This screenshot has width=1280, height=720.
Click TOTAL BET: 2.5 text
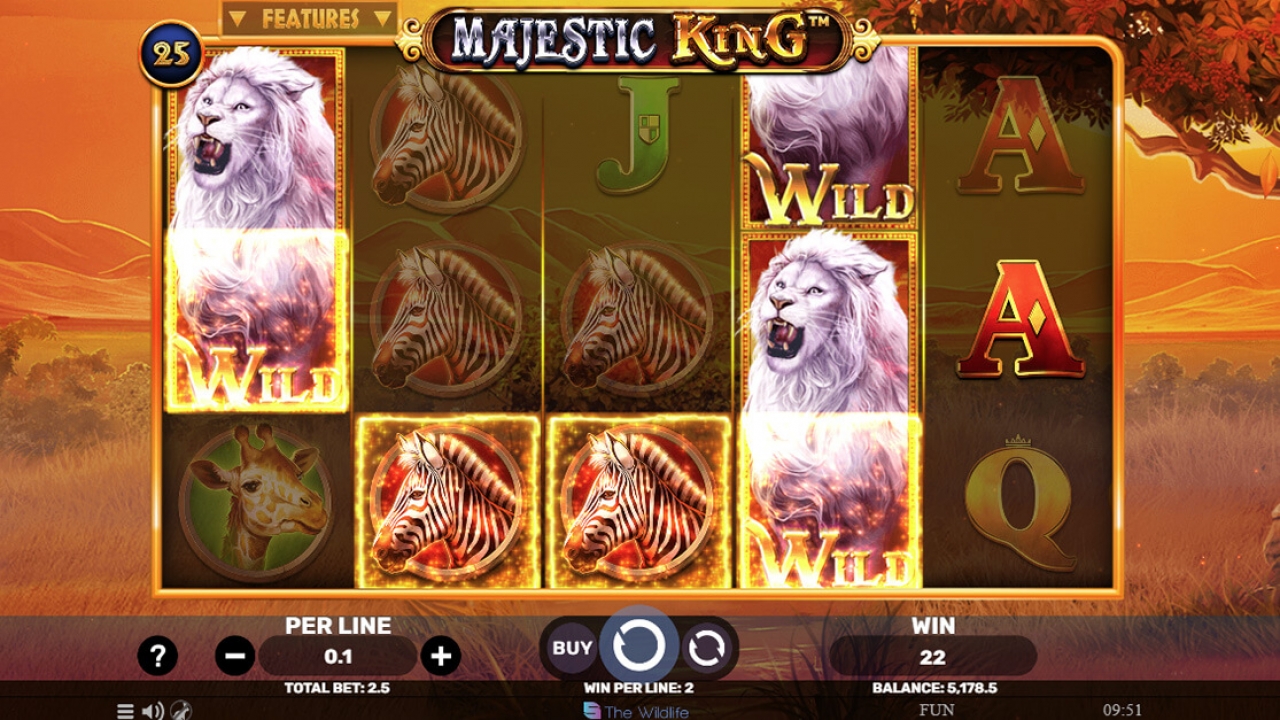coord(337,689)
